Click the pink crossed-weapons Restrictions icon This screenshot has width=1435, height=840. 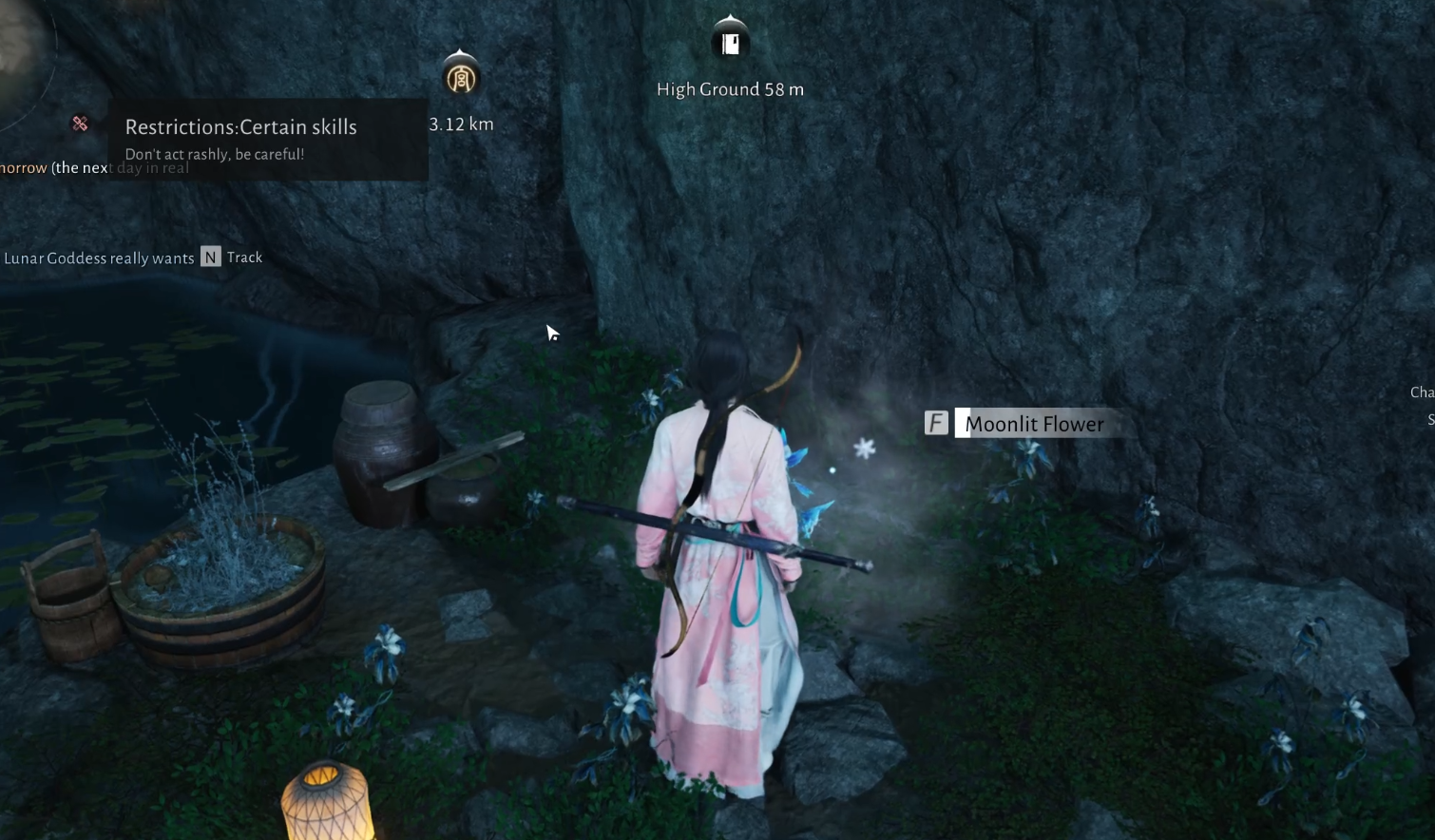(x=80, y=123)
